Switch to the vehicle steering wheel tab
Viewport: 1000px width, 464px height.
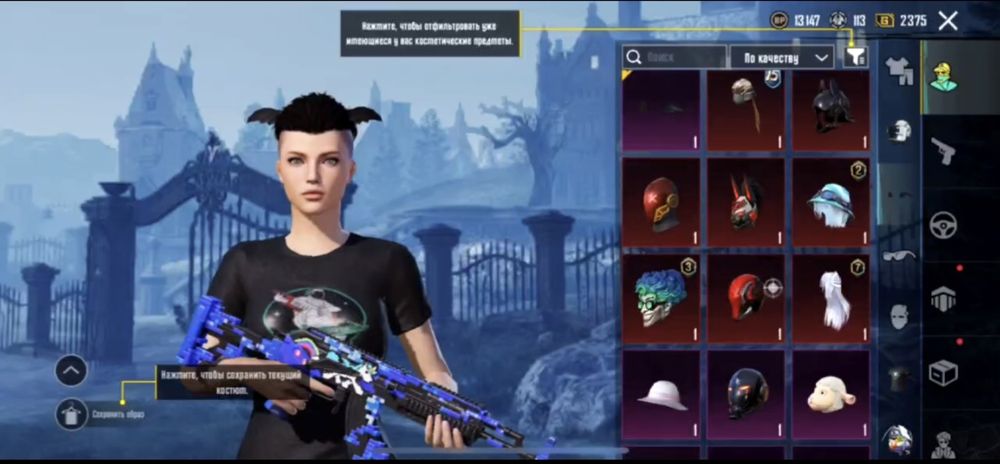(943, 225)
